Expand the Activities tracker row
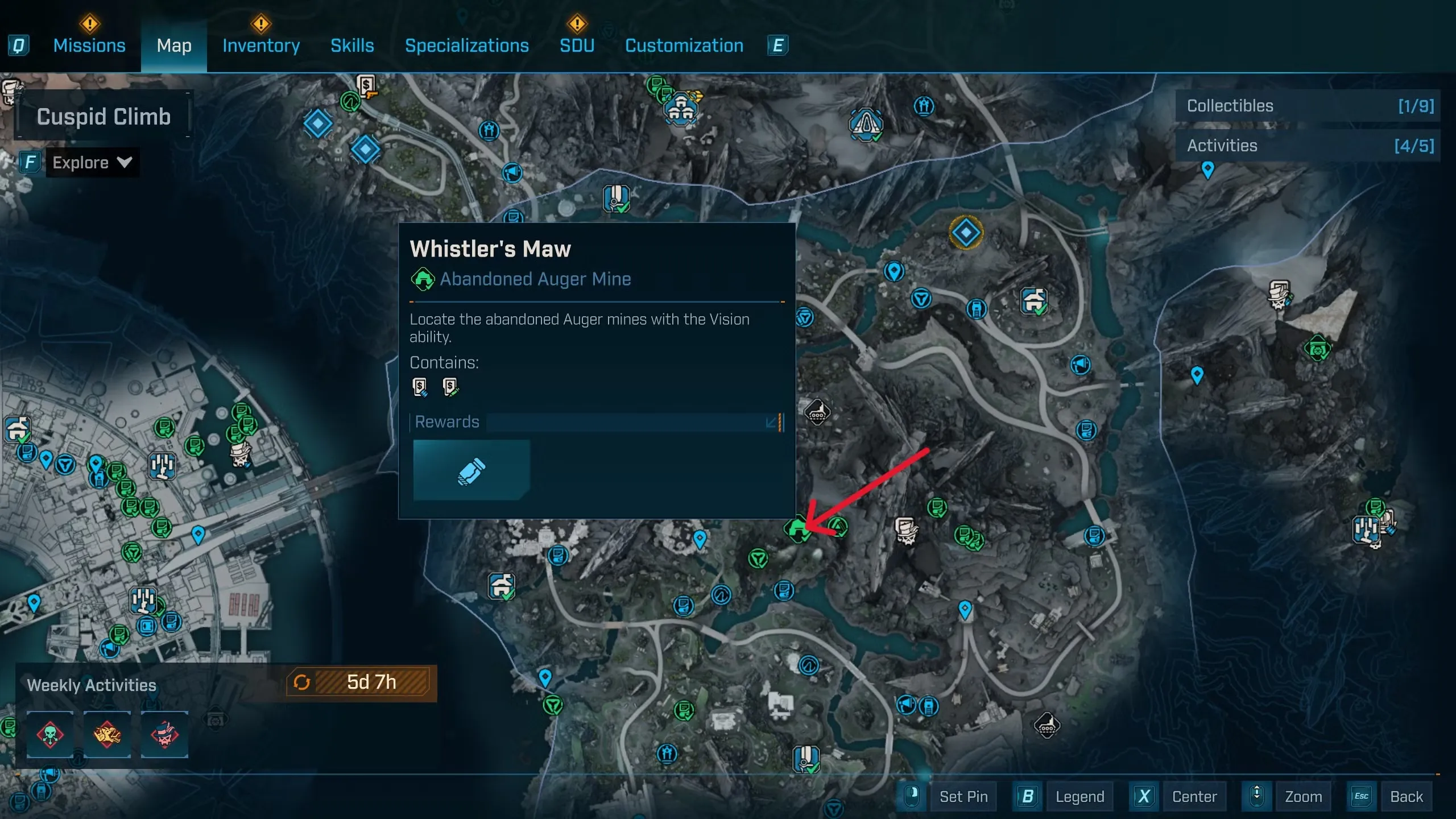The image size is (1456, 819). [x=1308, y=146]
